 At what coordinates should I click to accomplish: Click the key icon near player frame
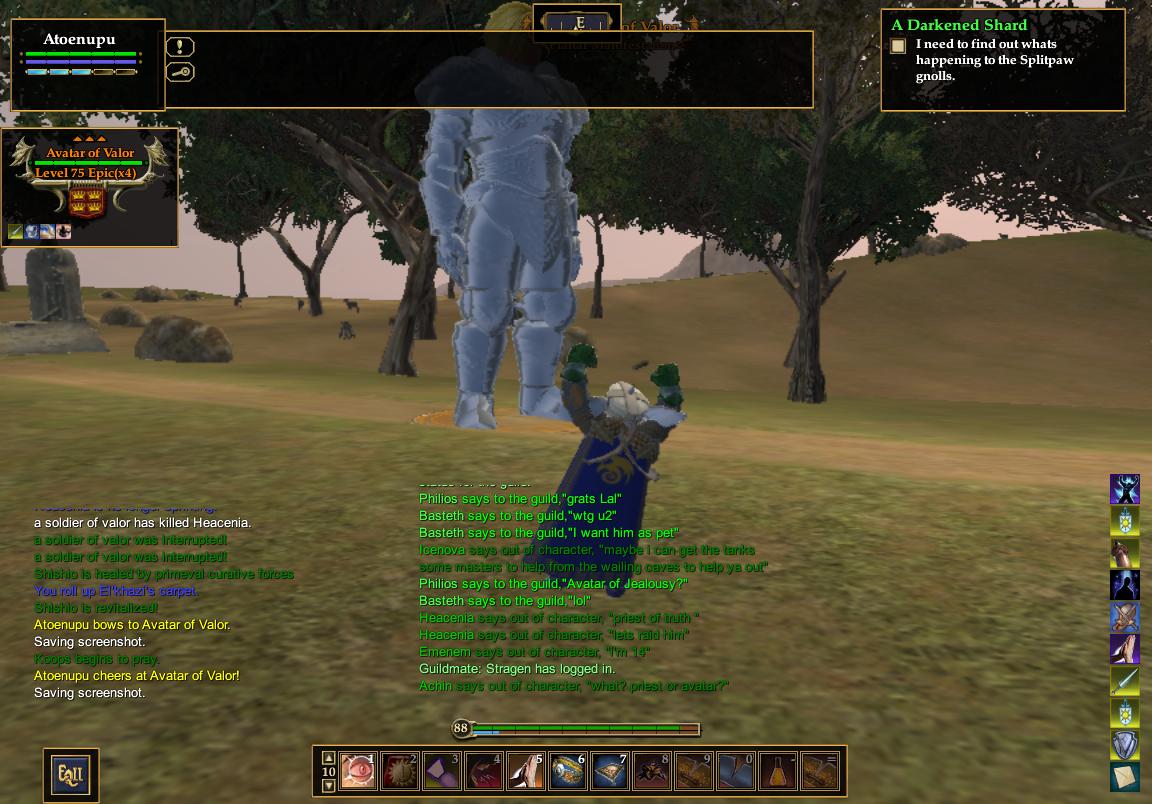pyautogui.click(x=181, y=72)
